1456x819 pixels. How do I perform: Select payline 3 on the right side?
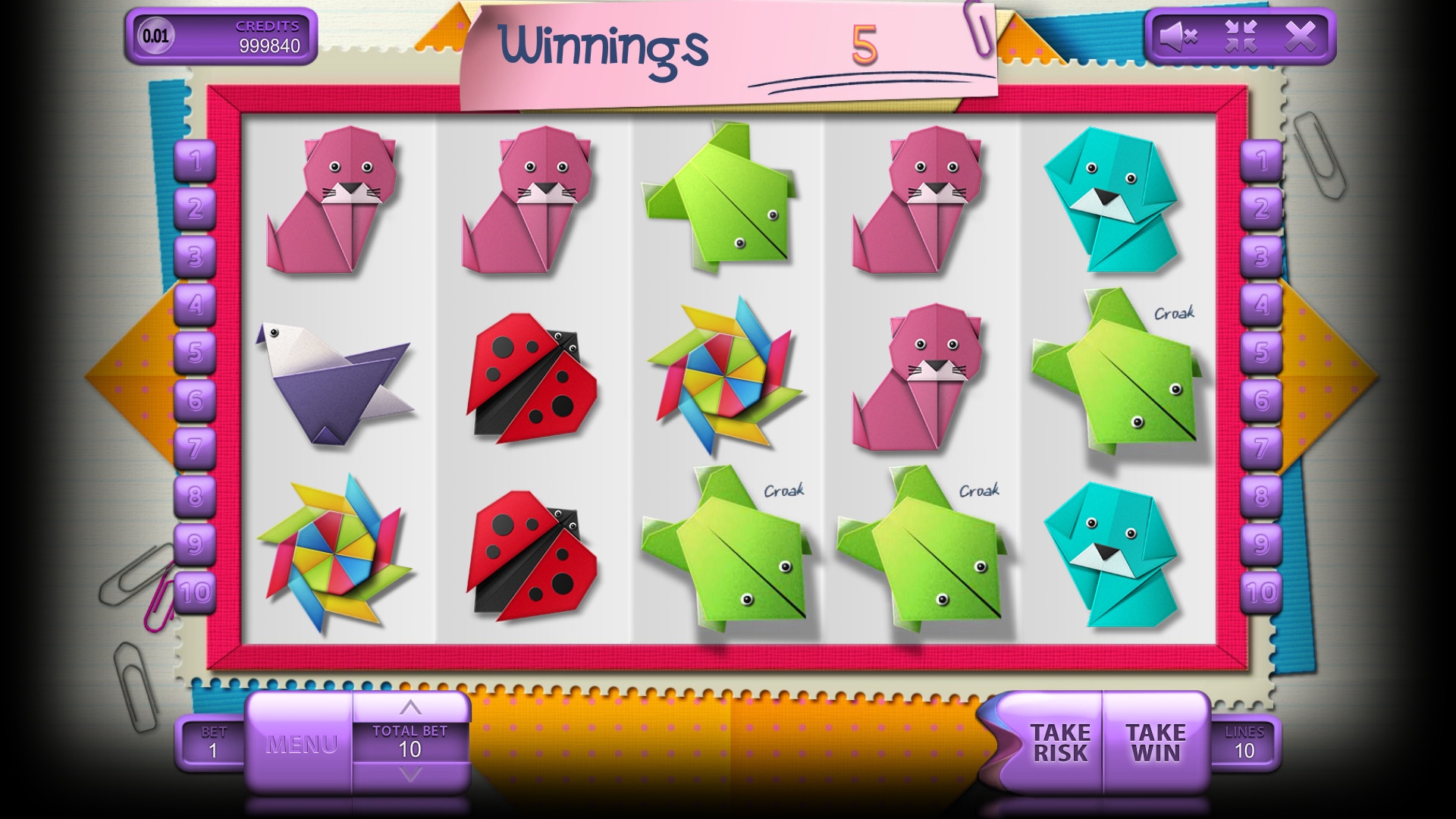pyautogui.click(x=1261, y=257)
